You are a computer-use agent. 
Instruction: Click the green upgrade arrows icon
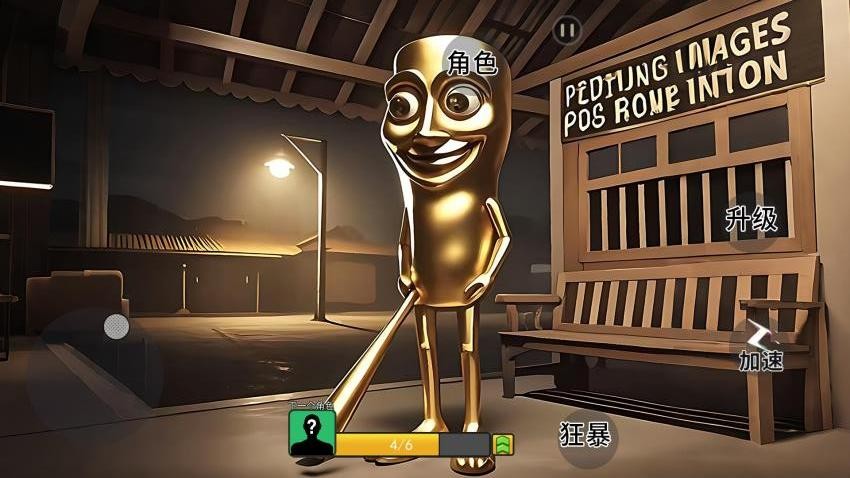(x=503, y=443)
